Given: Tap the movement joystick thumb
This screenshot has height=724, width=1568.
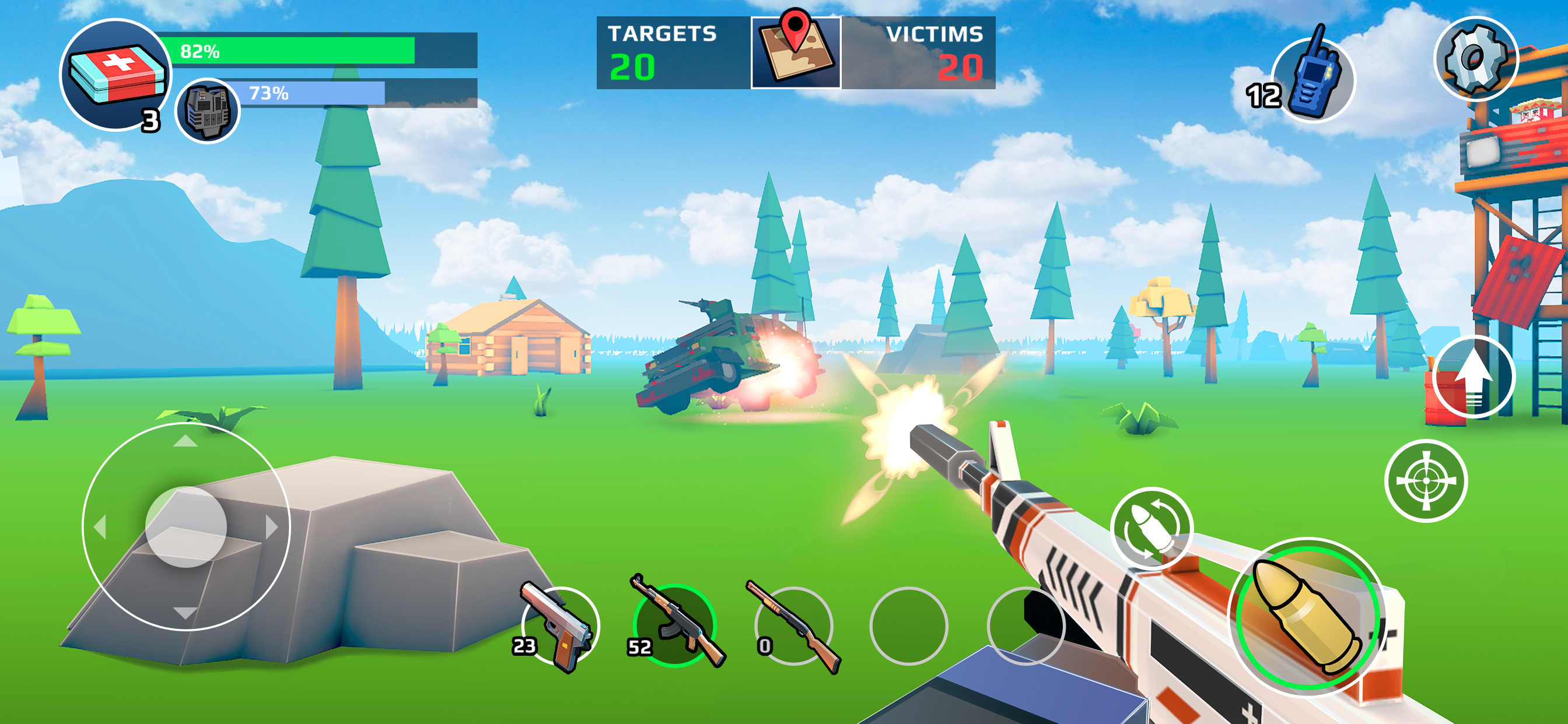Looking at the screenshot, I should [x=186, y=527].
